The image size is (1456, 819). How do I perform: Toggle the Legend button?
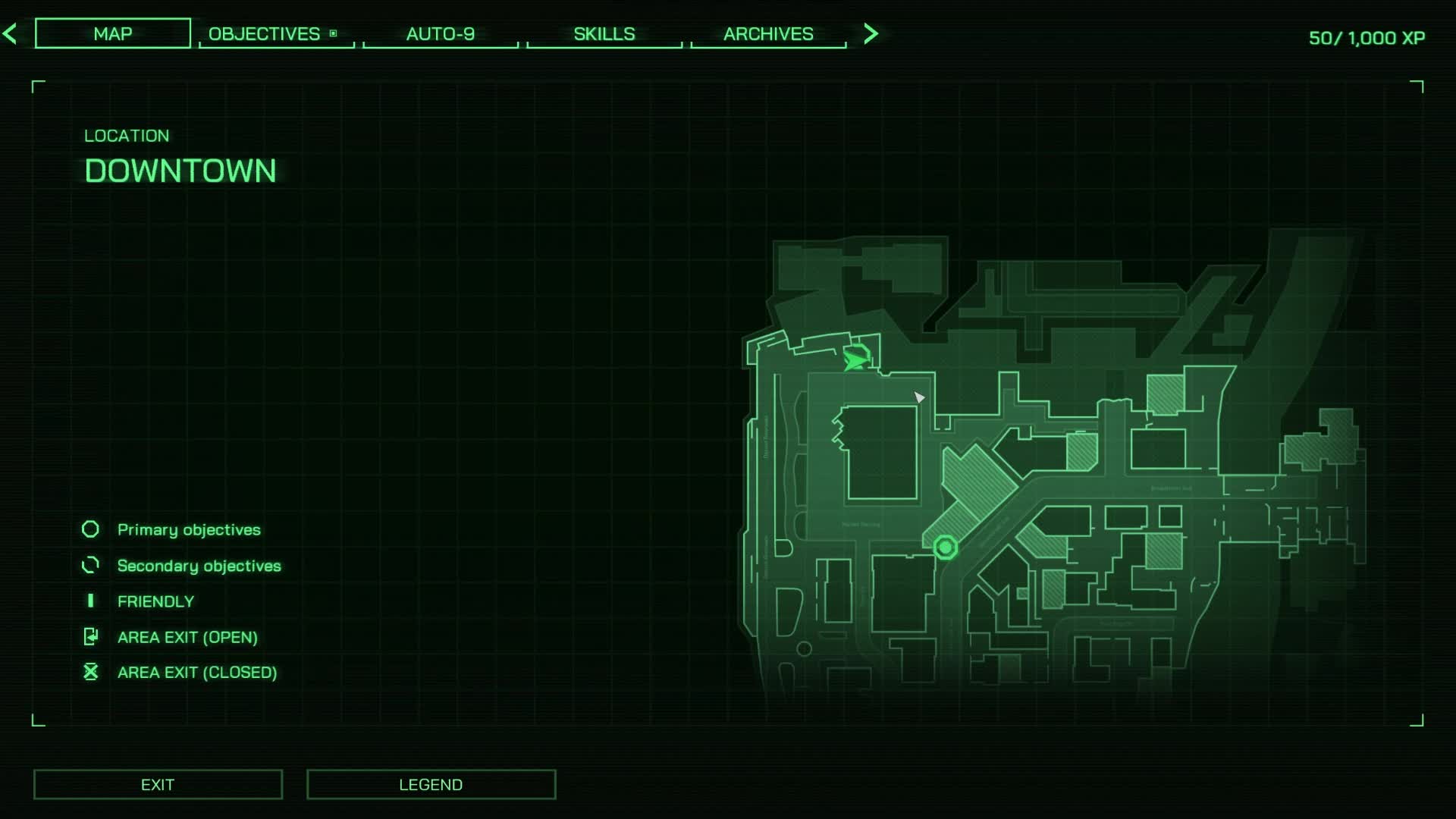[431, 785]
